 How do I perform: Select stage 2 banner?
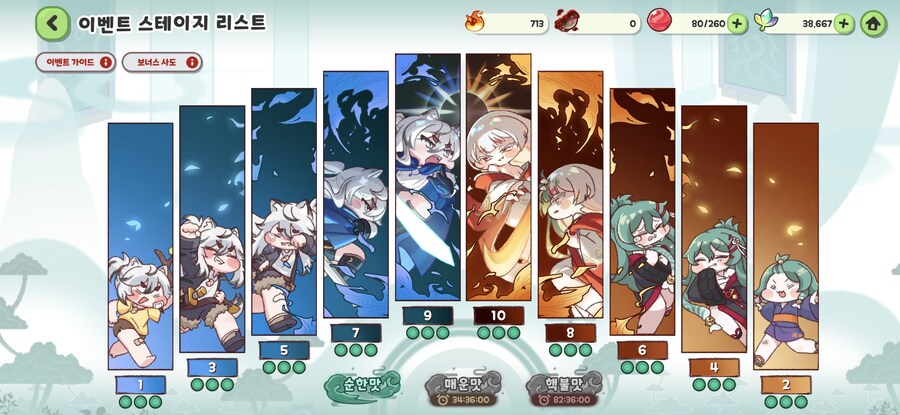[786, 245]
